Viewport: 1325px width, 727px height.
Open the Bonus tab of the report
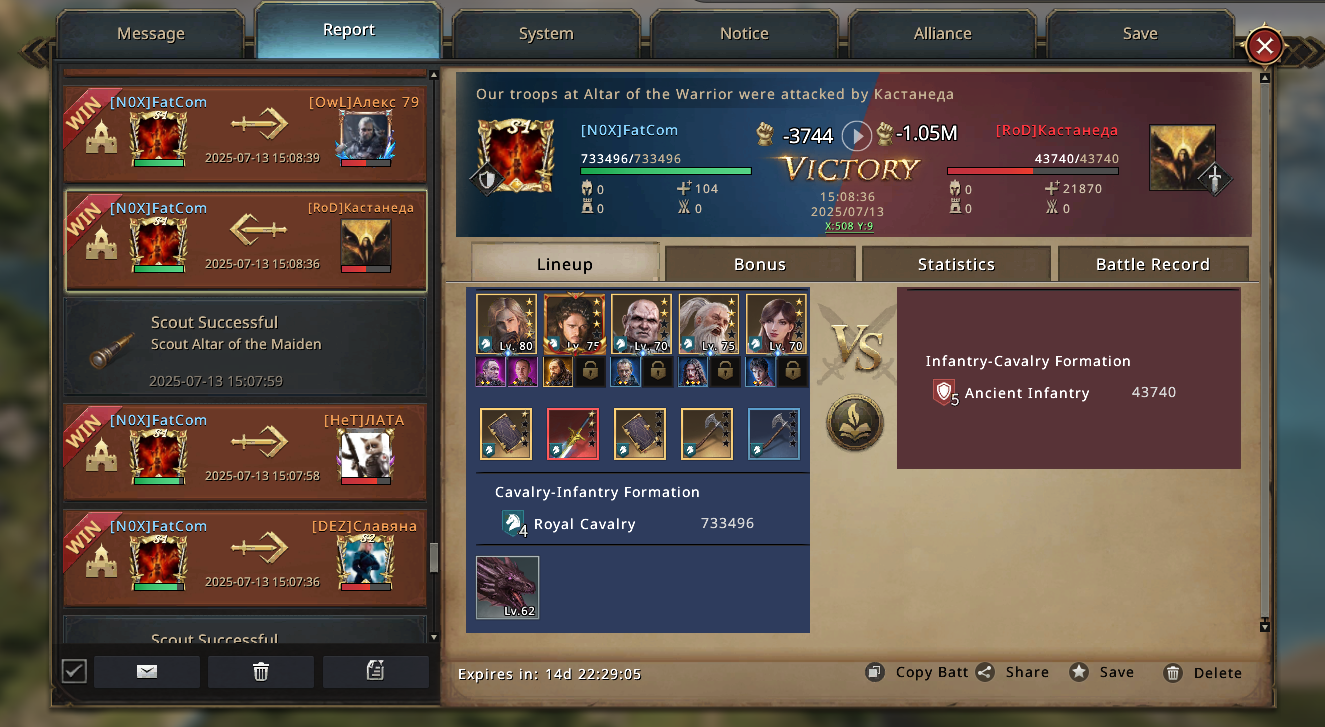[x=760, y=264]
